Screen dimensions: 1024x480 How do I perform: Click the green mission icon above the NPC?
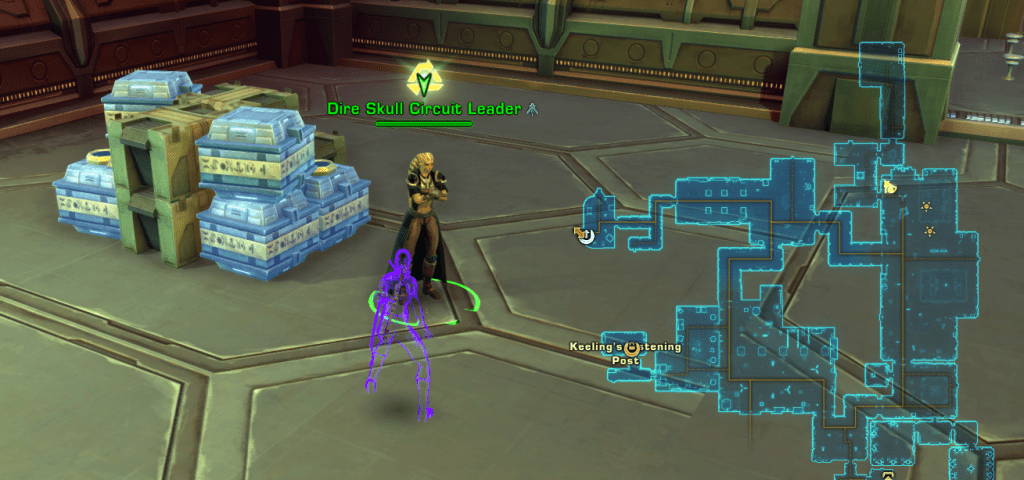(x=424, y=77)
